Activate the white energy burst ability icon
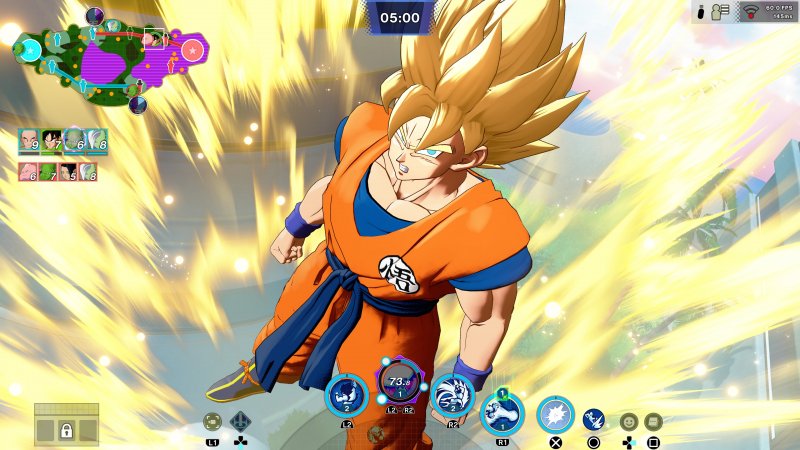This screenshot has height=450, width=800. click(555, 415)
